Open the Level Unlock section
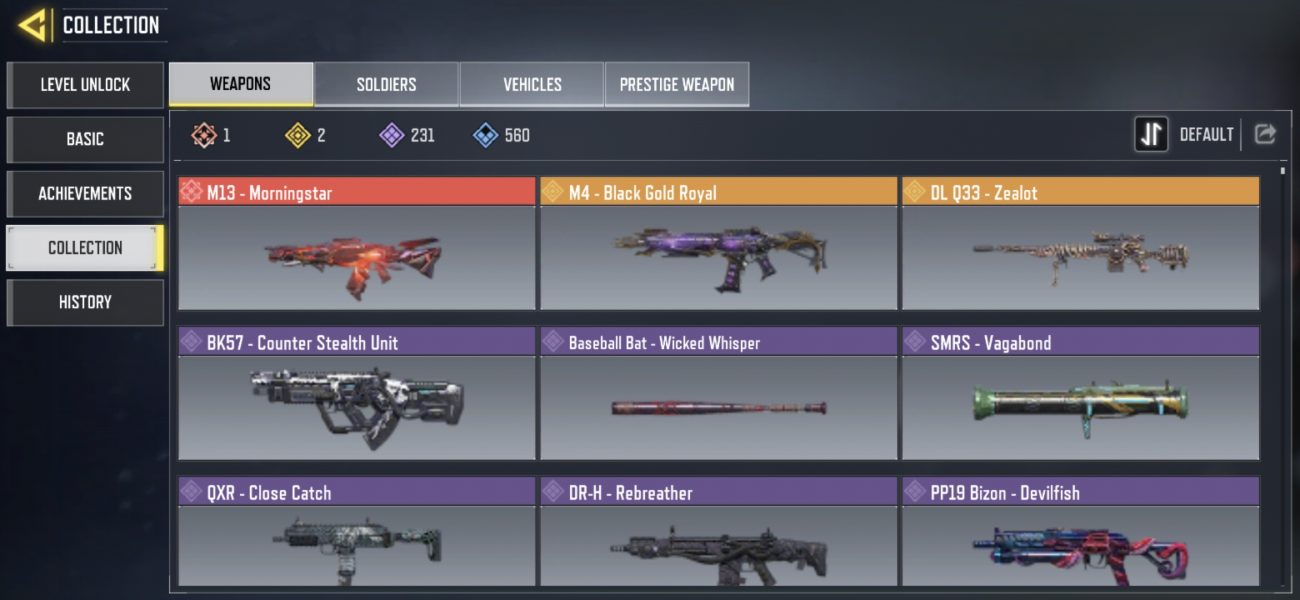 (x=85, y=85)
